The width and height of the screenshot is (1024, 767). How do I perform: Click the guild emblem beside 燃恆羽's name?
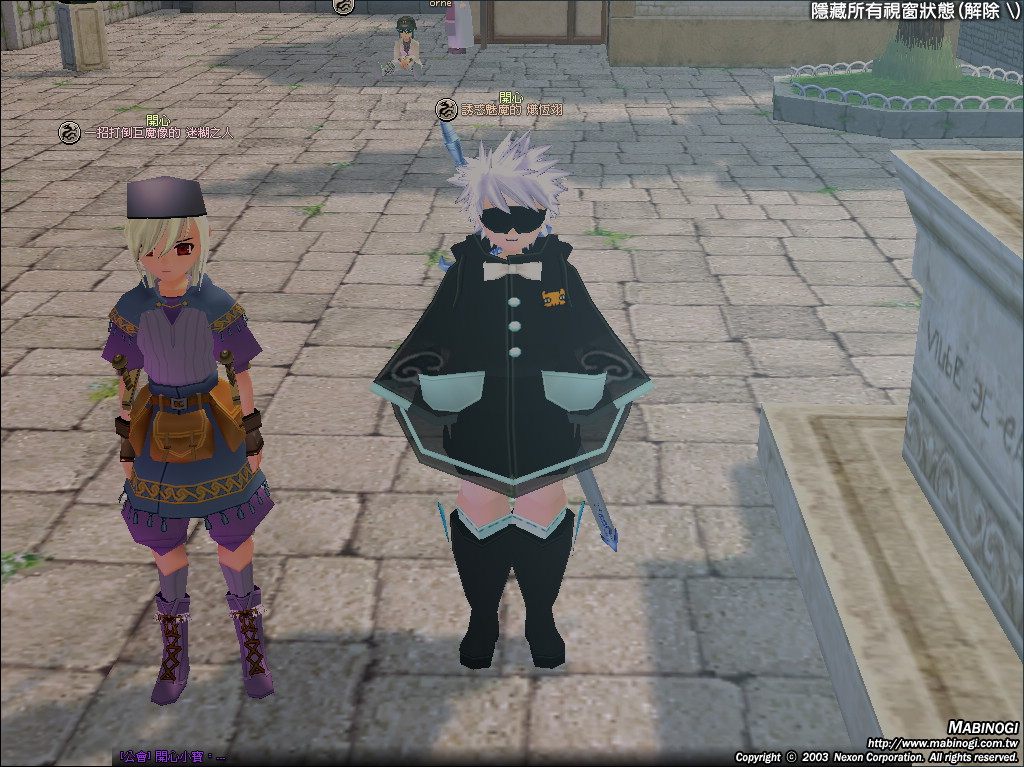click(446, 110)
